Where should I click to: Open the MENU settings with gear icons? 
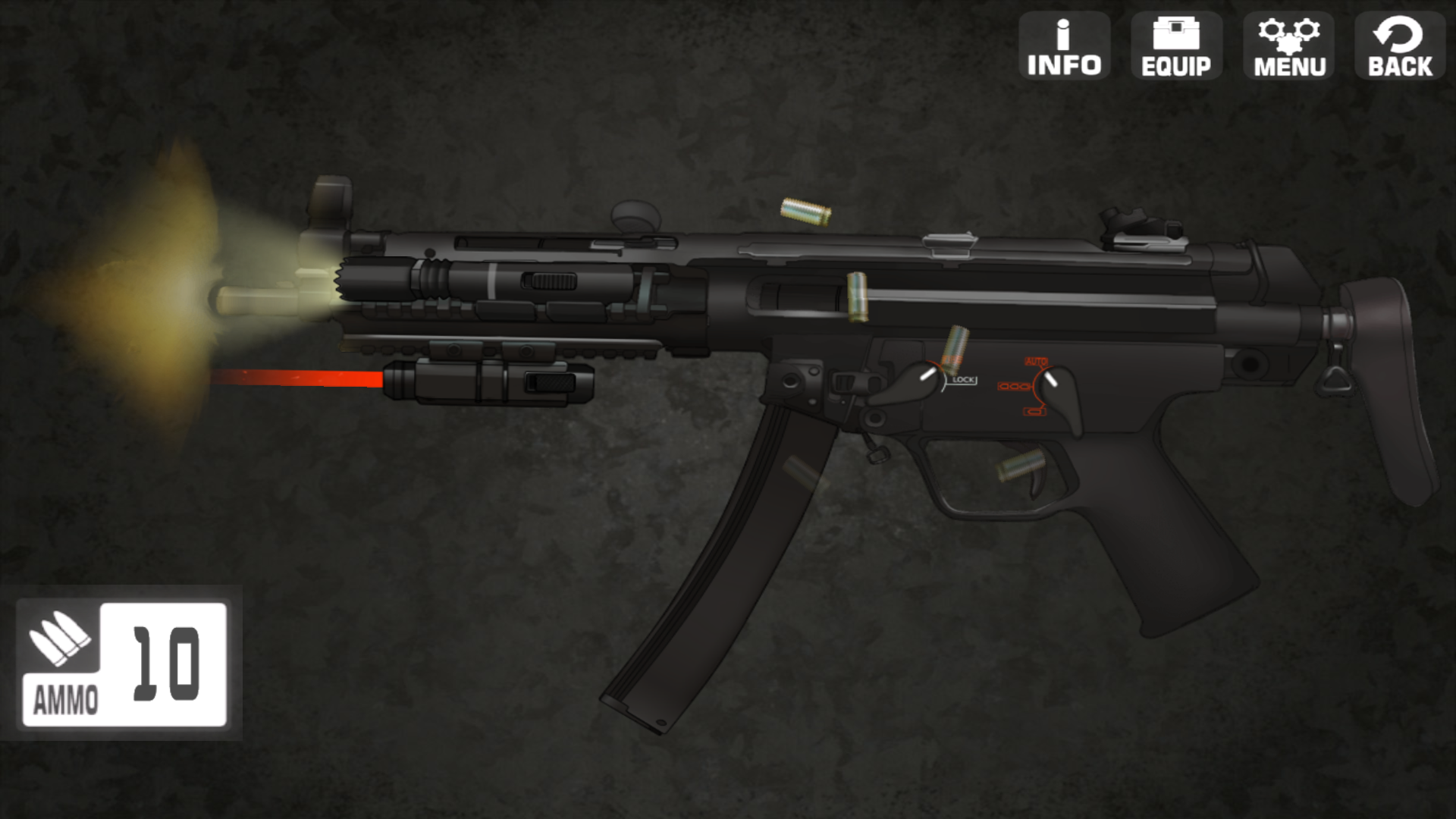click(x=1287, y=45)
